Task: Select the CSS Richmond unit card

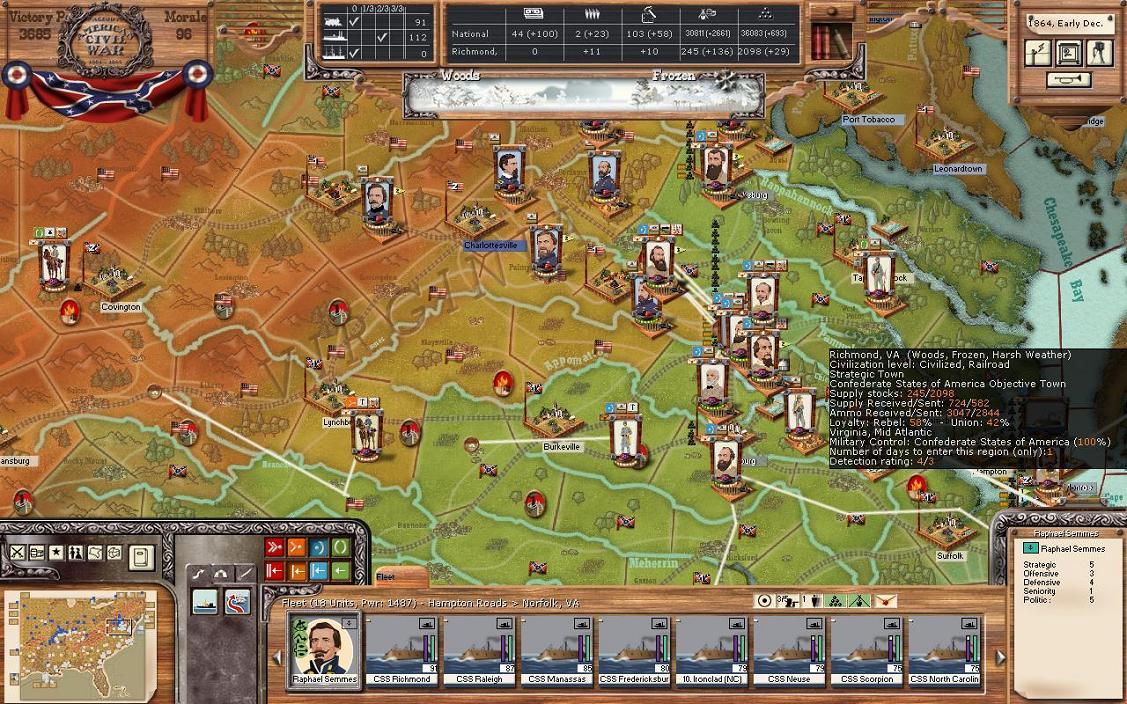Action: tap(402, 649)
